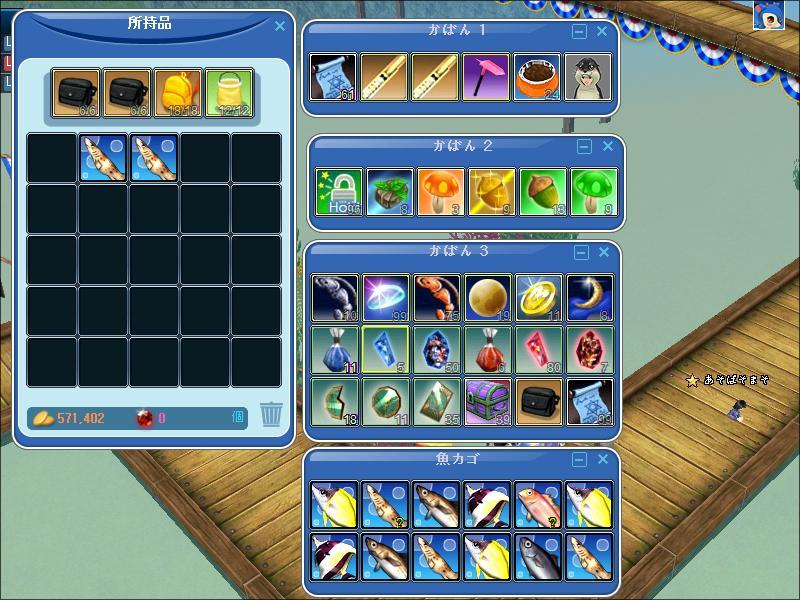Minimize the かばん 1 window
This screenshot has height=600, width=800.
[x=579, y=32]
